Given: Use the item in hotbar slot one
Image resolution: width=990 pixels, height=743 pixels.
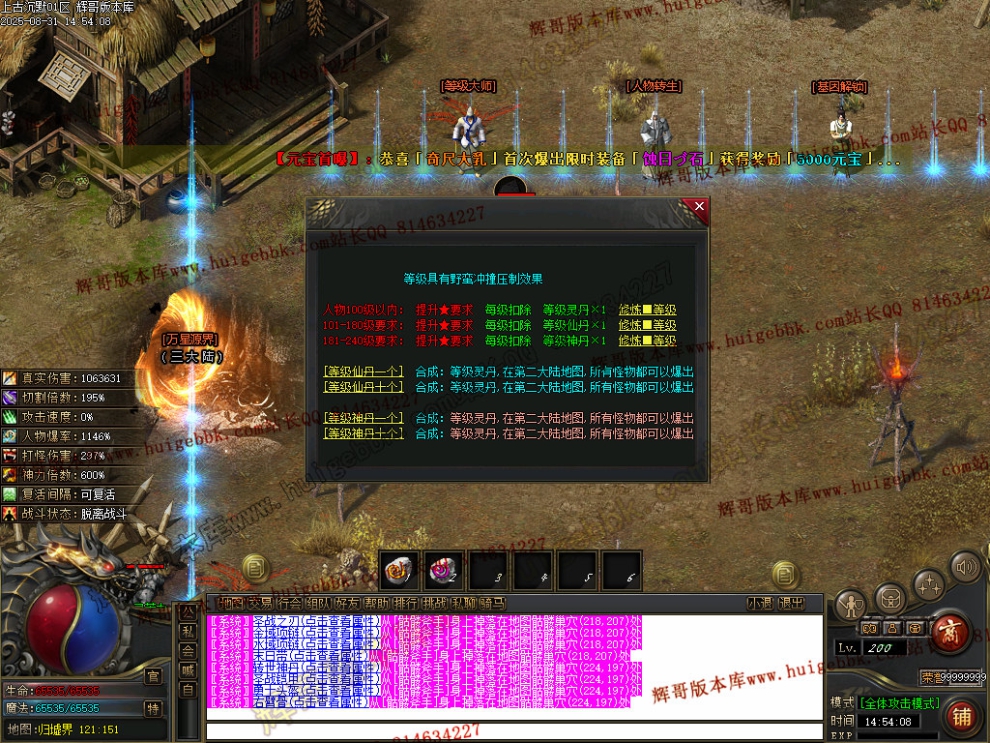Looking at the screenshot, I should [400, 571].
